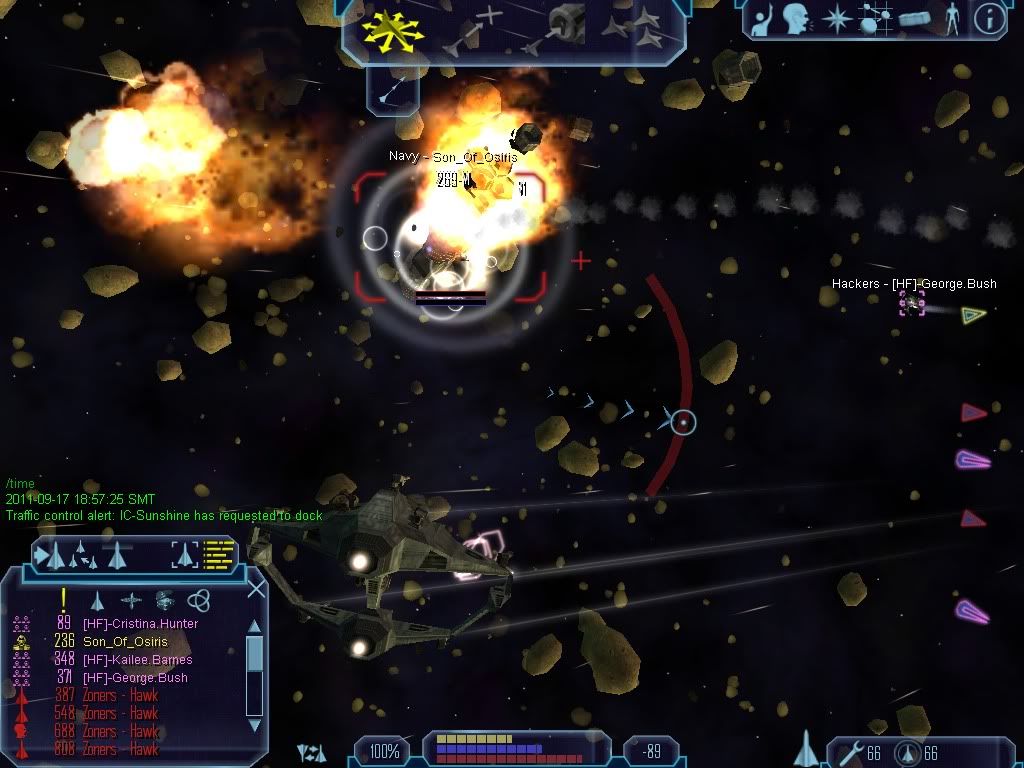Use the shield battery icon
Image resolution: width=1024 pixels, height=768 pixels.
coord(906,752)
